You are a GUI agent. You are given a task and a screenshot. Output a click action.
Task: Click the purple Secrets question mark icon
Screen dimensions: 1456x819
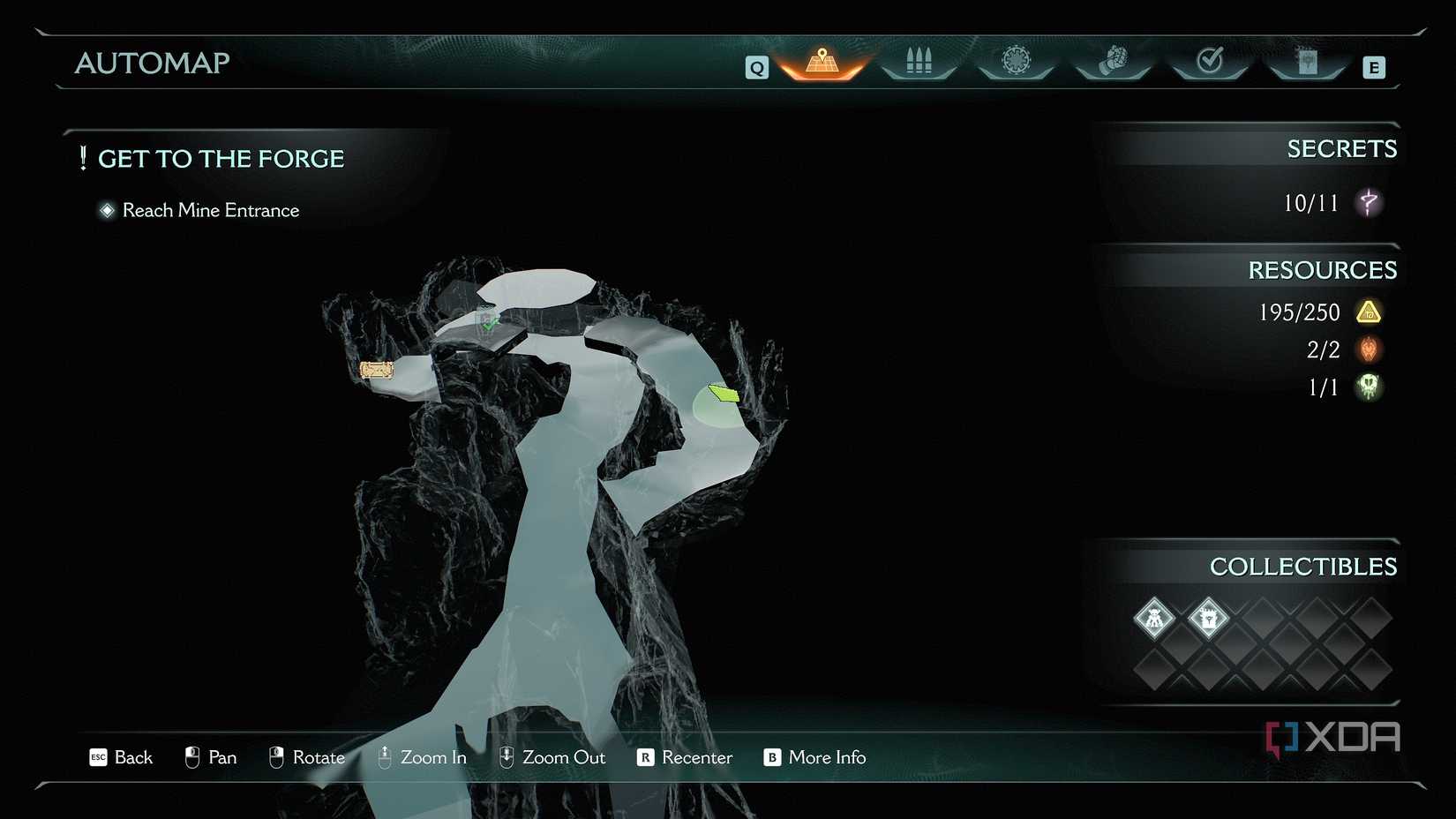pos(1369,203)
